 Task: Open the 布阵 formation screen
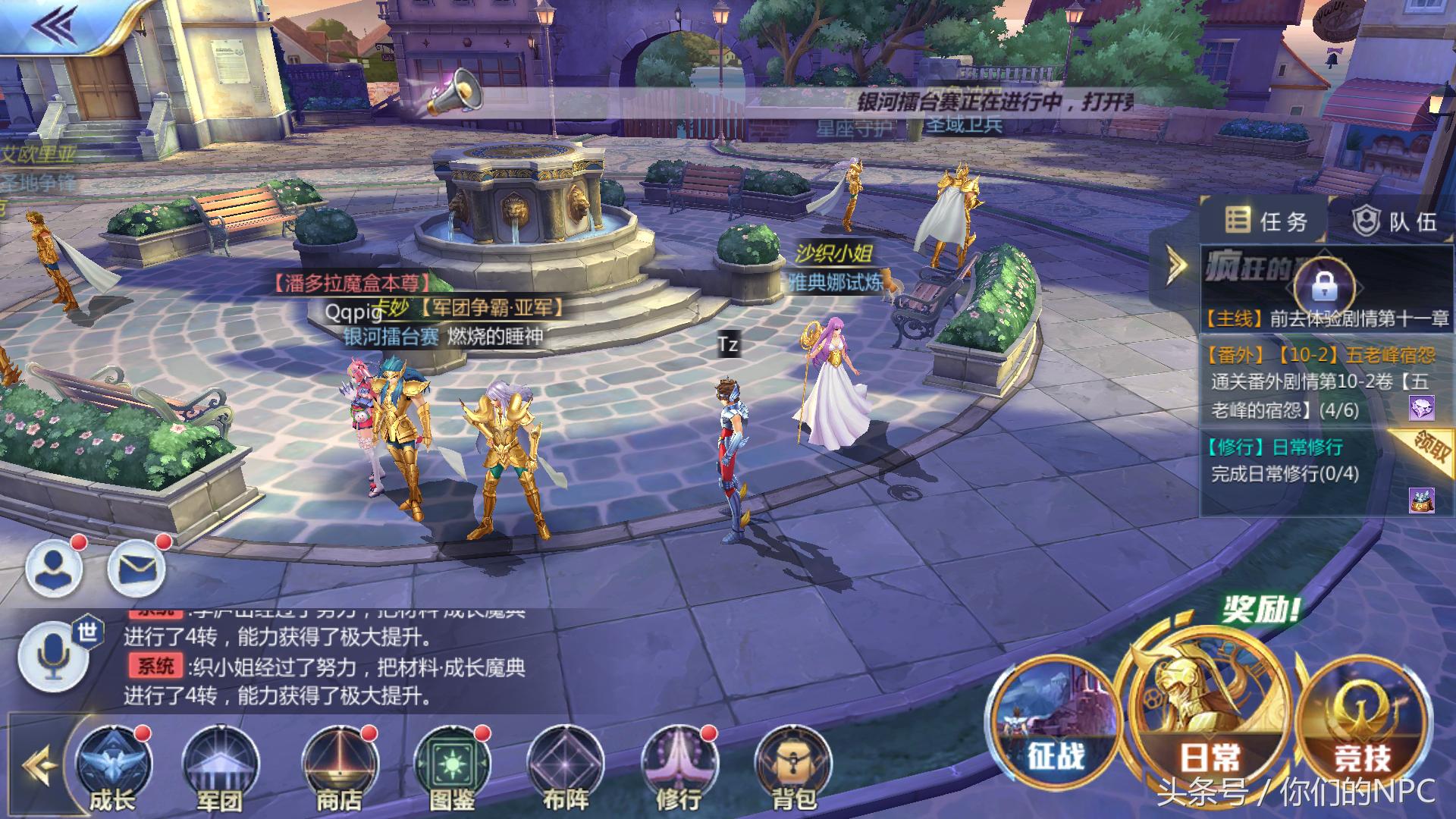[566, 766]
